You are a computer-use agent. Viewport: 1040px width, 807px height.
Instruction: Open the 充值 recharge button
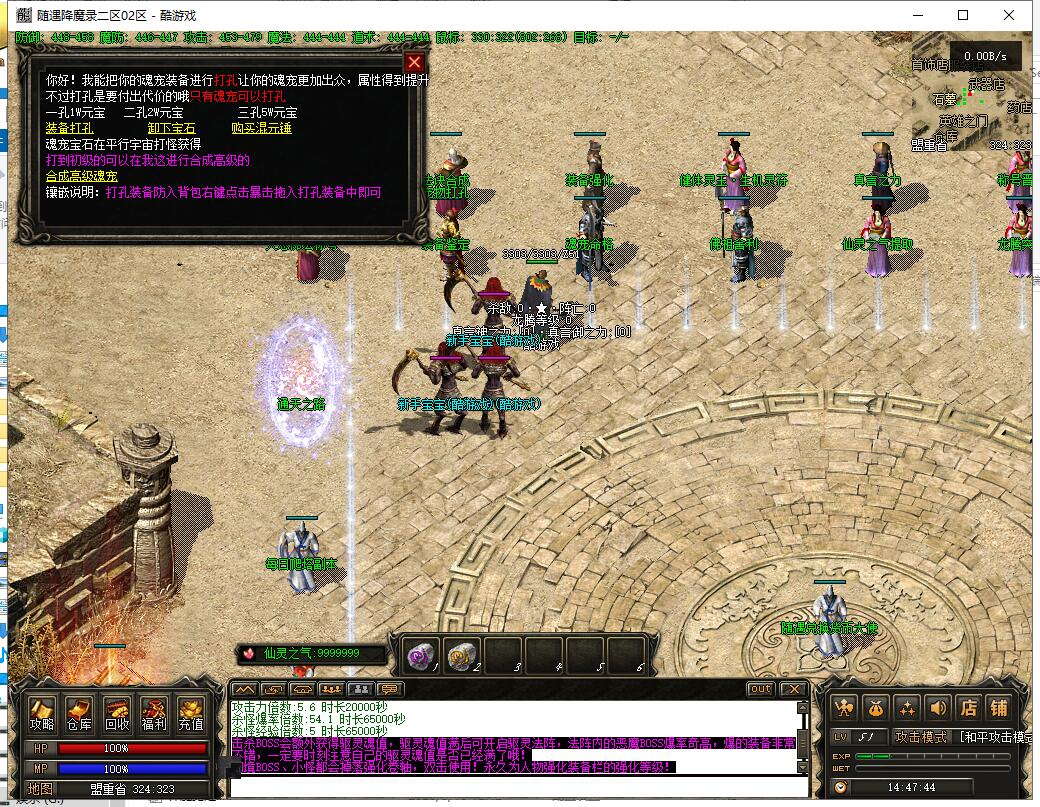[190, 714]
